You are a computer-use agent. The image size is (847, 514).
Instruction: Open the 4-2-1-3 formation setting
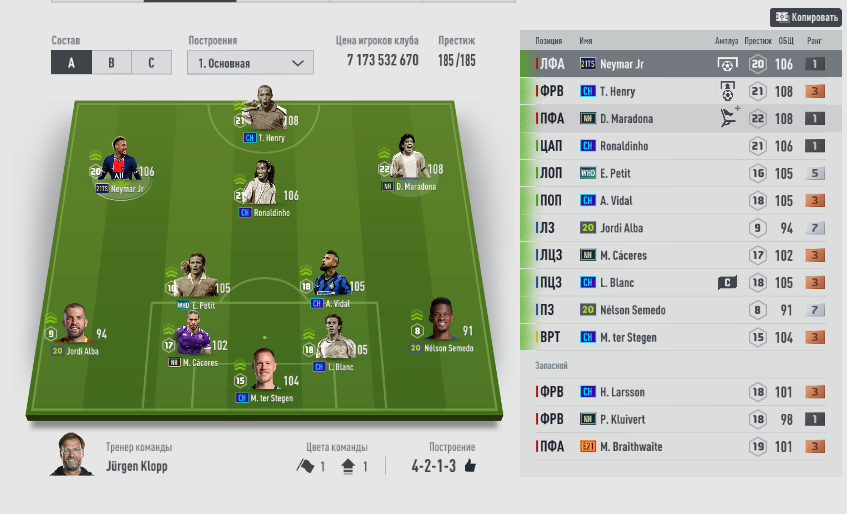pos(443,465)
